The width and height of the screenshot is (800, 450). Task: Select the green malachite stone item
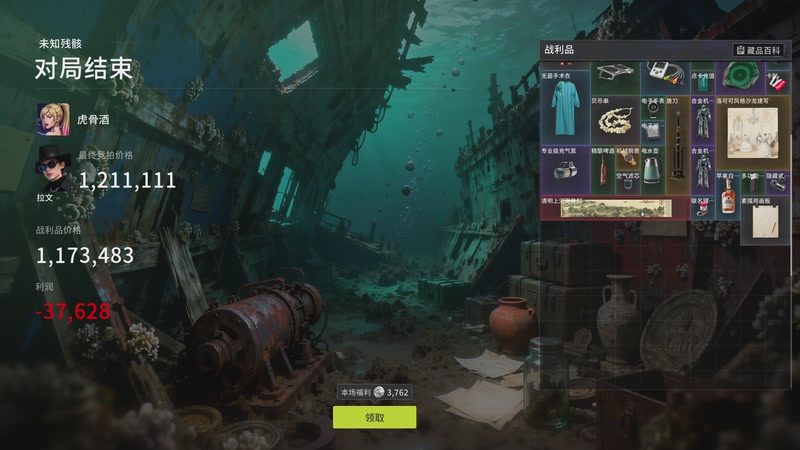pyautogui.click(x=739, y=75)
